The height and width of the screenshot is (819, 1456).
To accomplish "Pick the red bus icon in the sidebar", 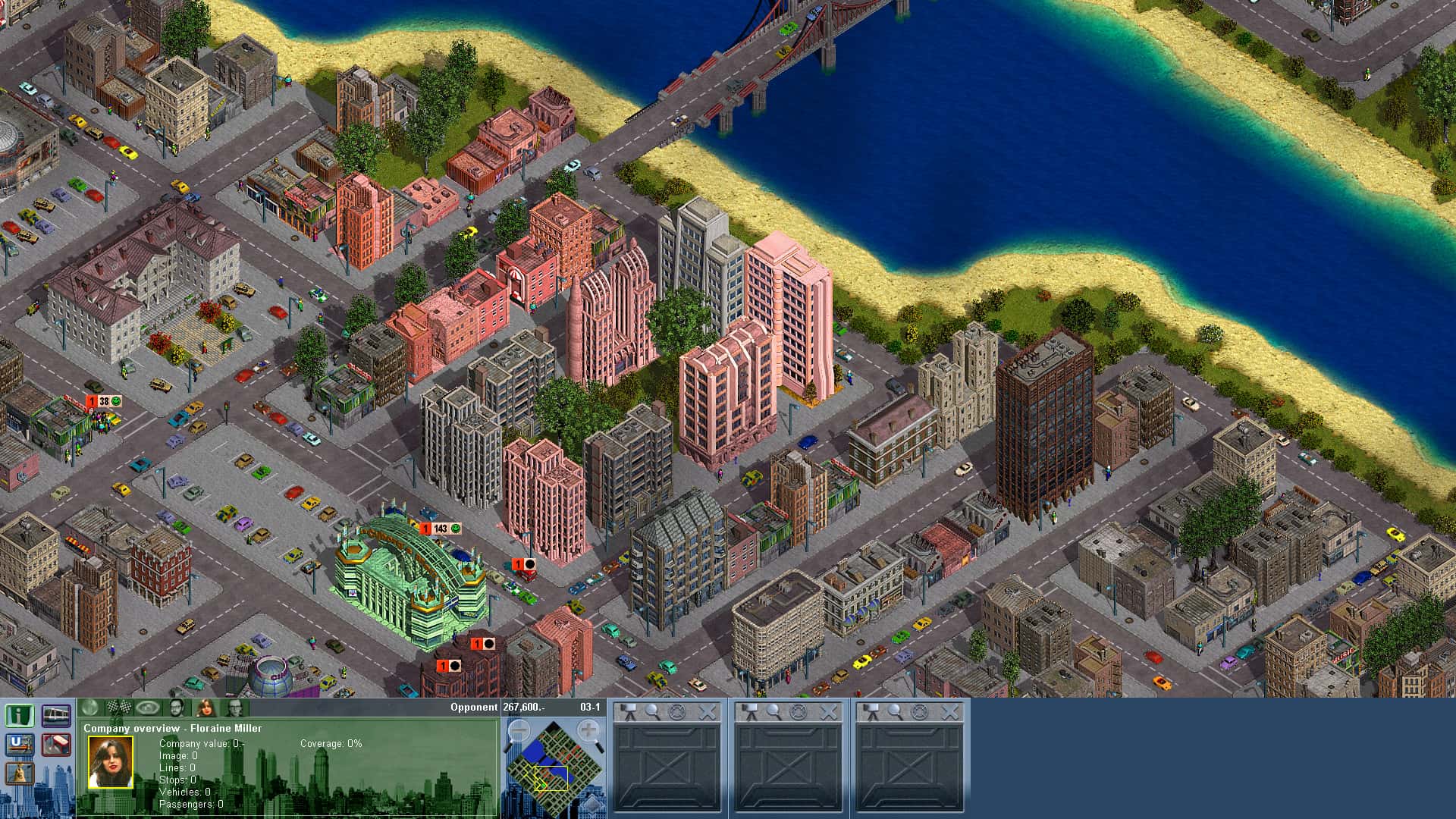I will (56, 745).
